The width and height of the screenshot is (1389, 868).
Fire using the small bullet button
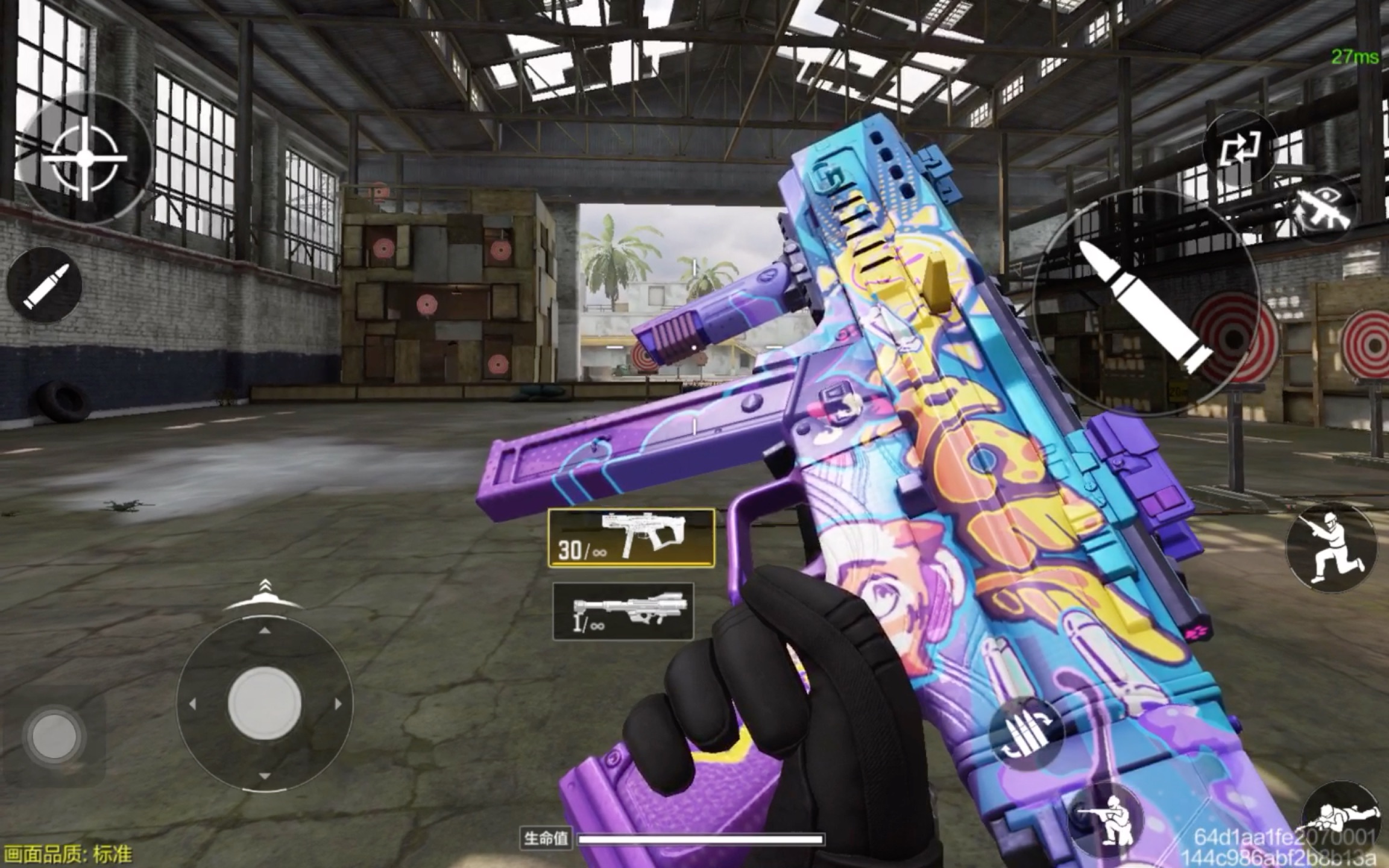coord(45,285)
